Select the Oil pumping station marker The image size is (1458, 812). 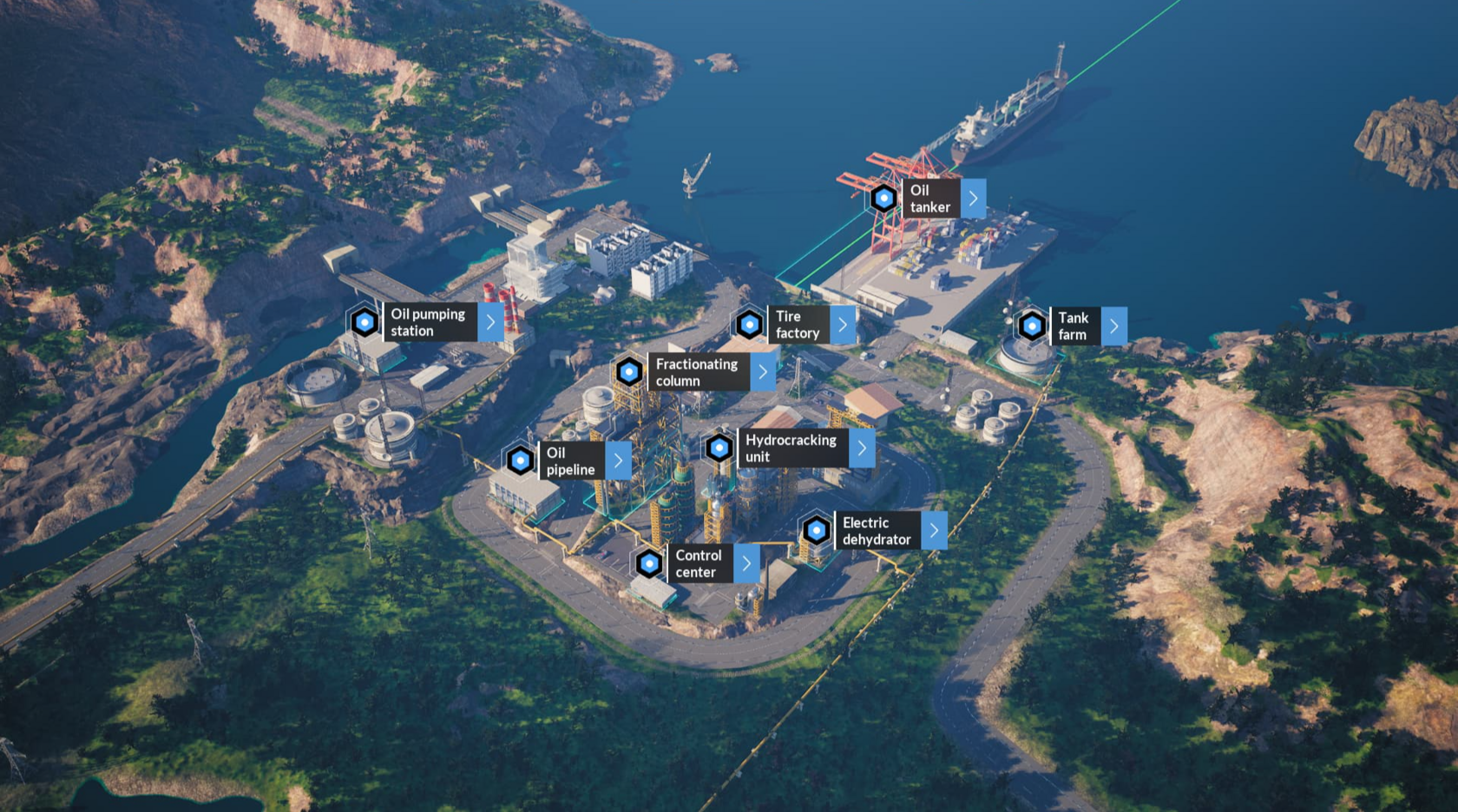(x=364, y=322)
